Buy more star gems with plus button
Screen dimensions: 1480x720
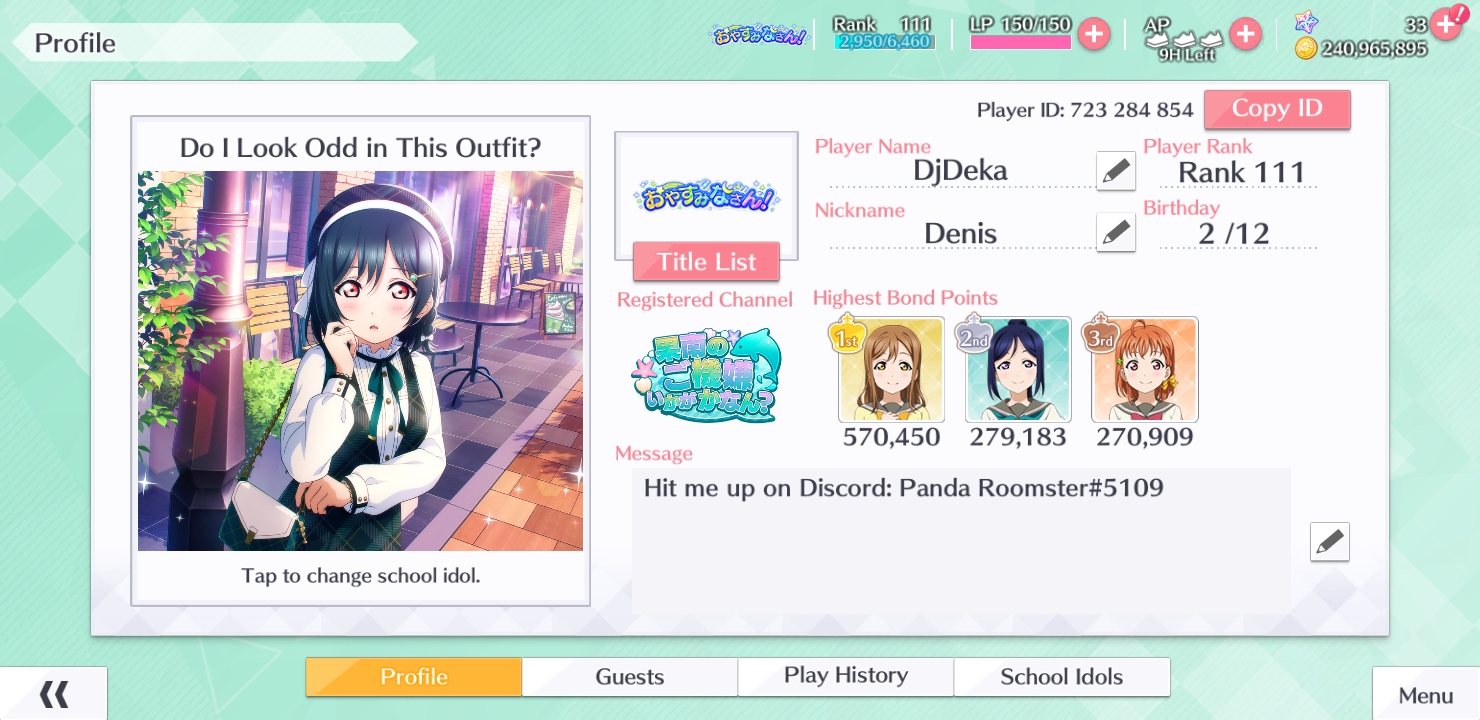(1445, 23)
